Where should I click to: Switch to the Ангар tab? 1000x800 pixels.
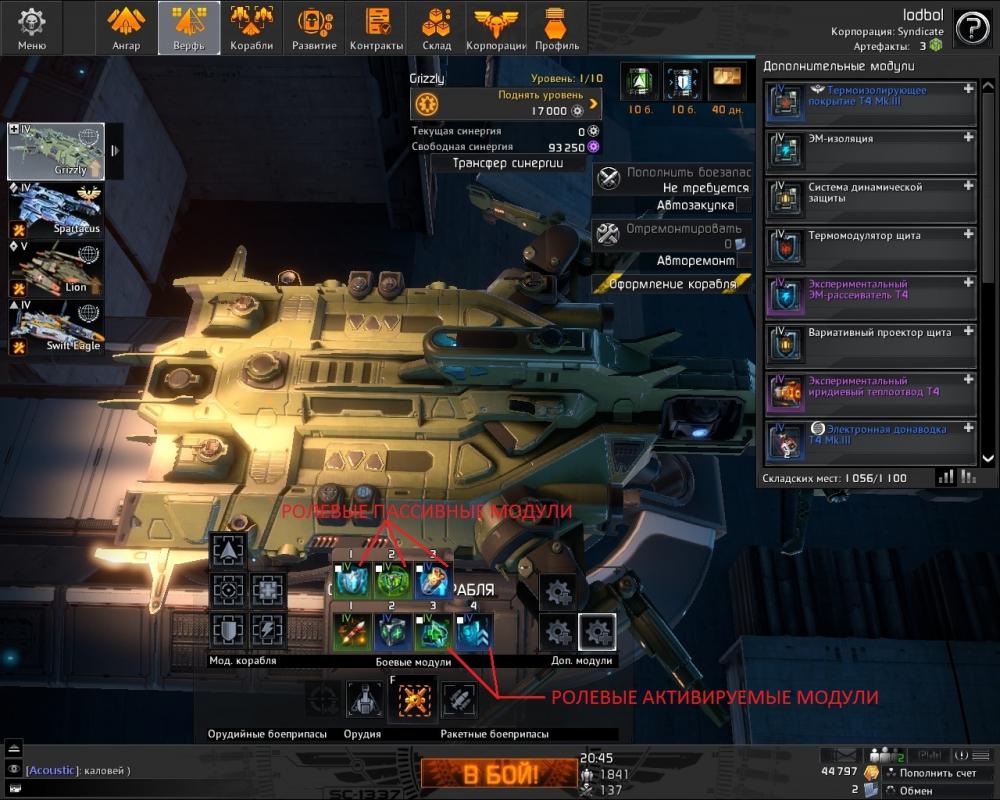pyautogui.click(x=126, y=27)
